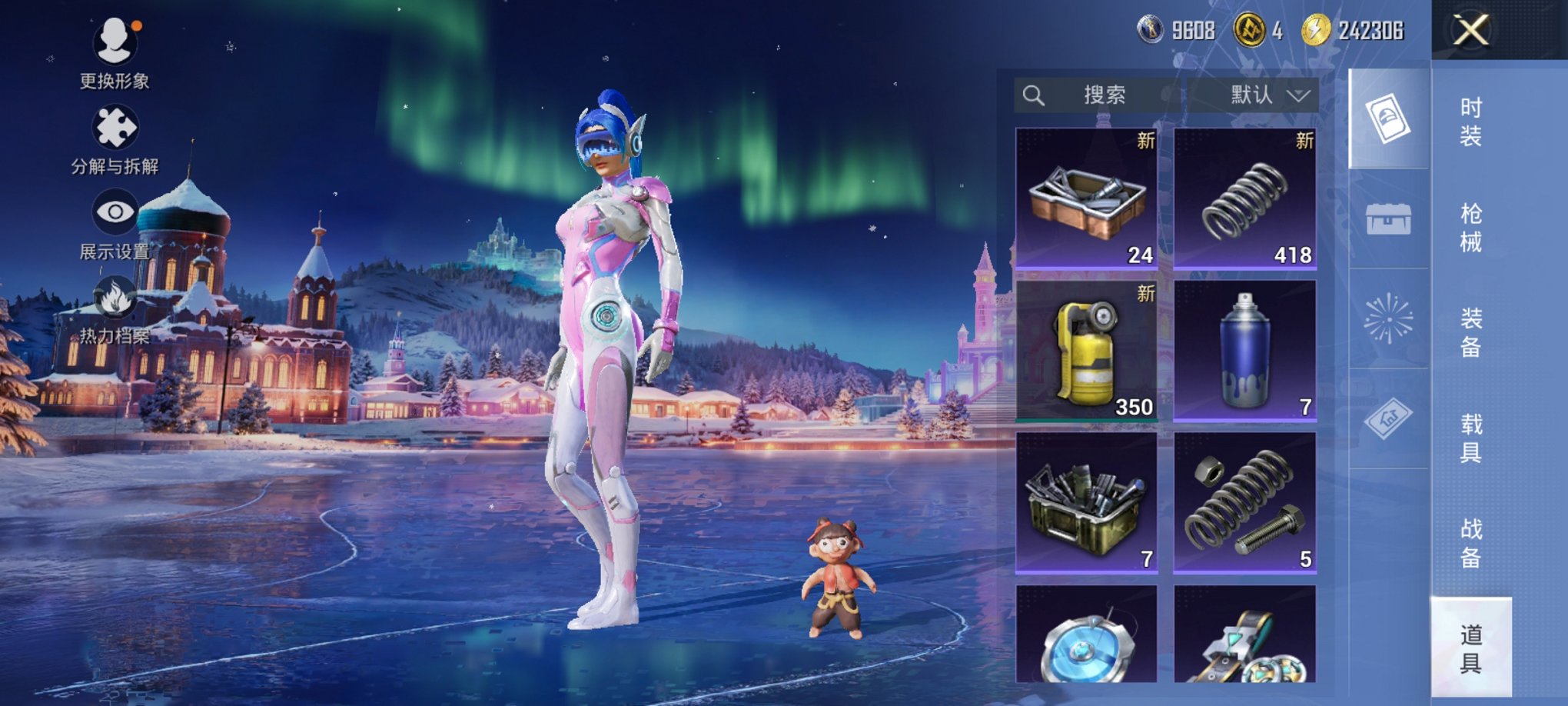Select the green crate of scrap parts

click(1087, 502)
